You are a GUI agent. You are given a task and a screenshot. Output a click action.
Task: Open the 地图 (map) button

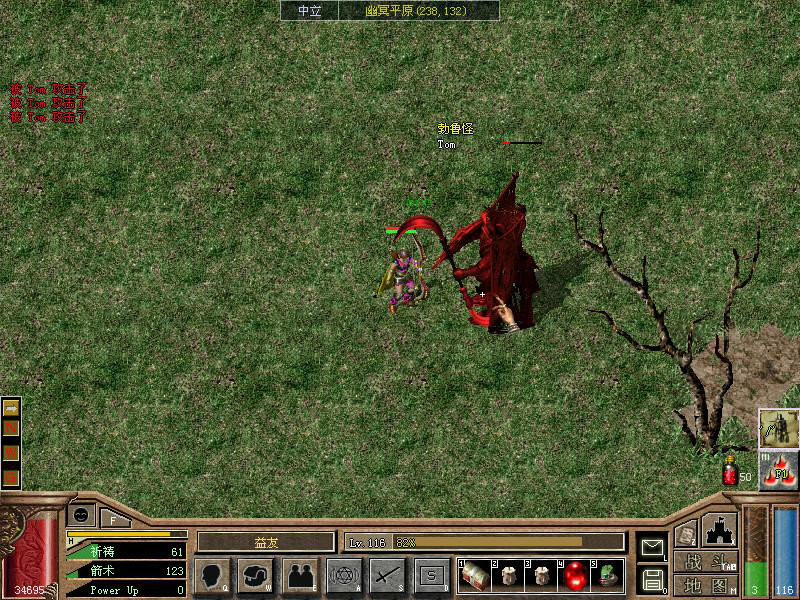pyautogui.click(x=704, y=585)
